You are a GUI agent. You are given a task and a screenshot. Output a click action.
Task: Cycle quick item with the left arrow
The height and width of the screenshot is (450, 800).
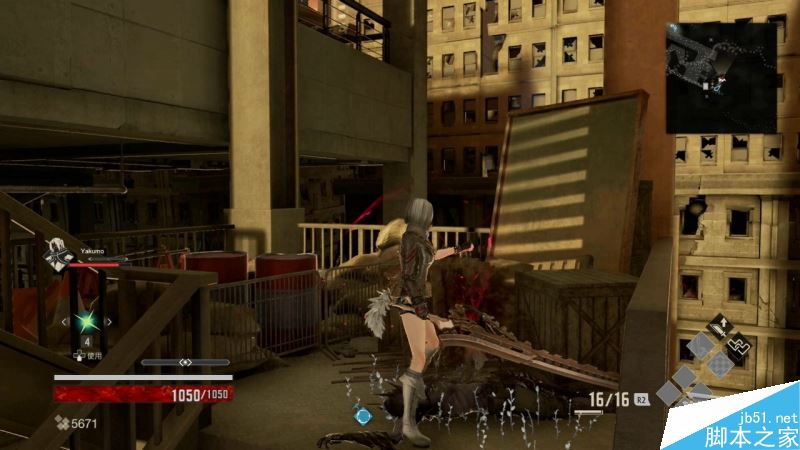pyautogui.click(x=67, y=322)
